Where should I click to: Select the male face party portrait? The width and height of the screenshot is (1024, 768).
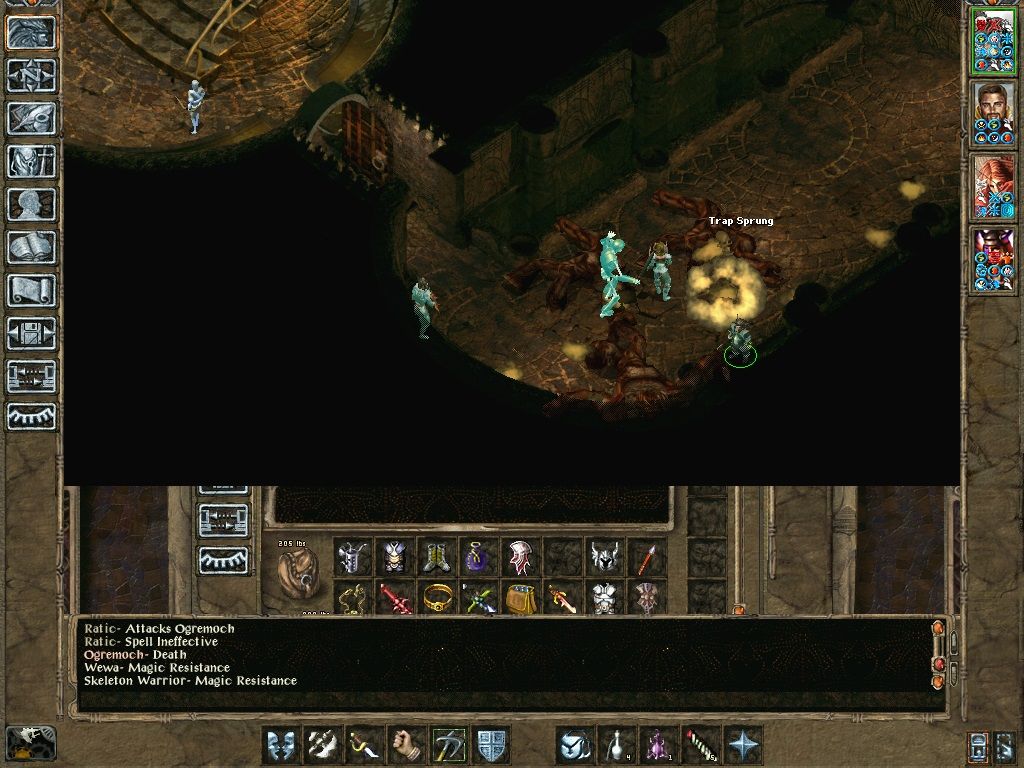993,114
